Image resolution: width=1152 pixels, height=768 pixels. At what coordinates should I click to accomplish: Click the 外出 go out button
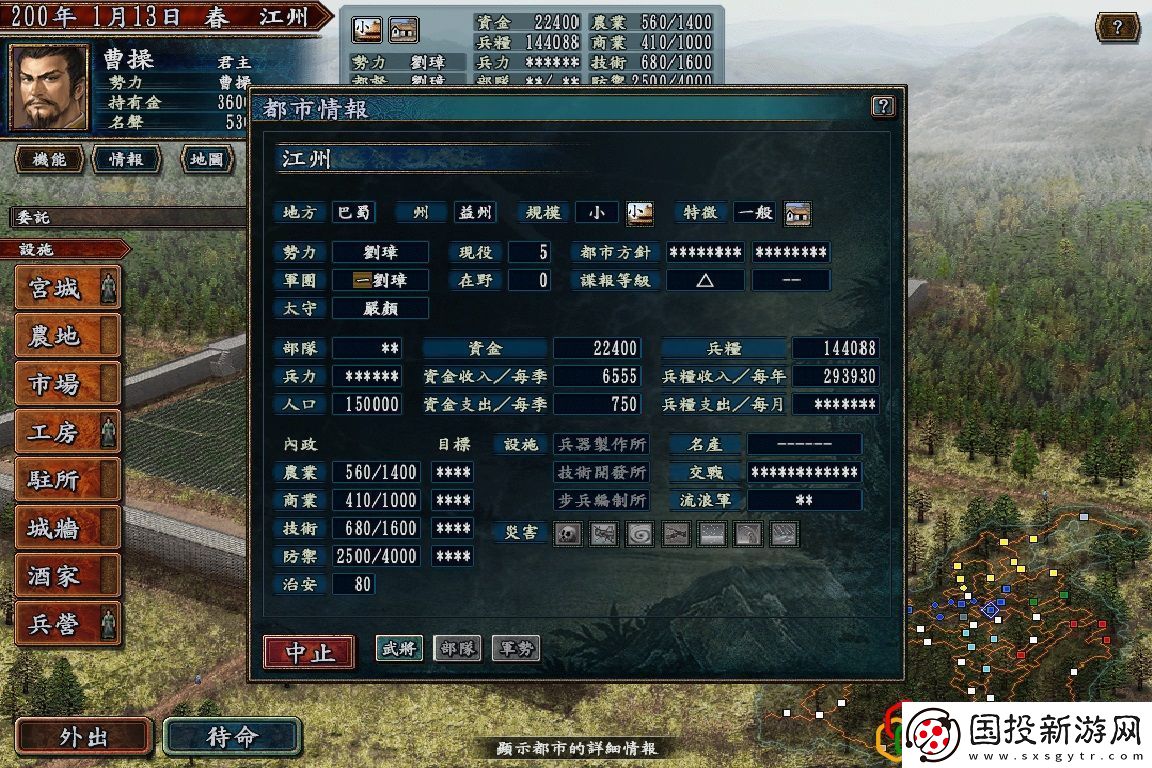point(84,738)
